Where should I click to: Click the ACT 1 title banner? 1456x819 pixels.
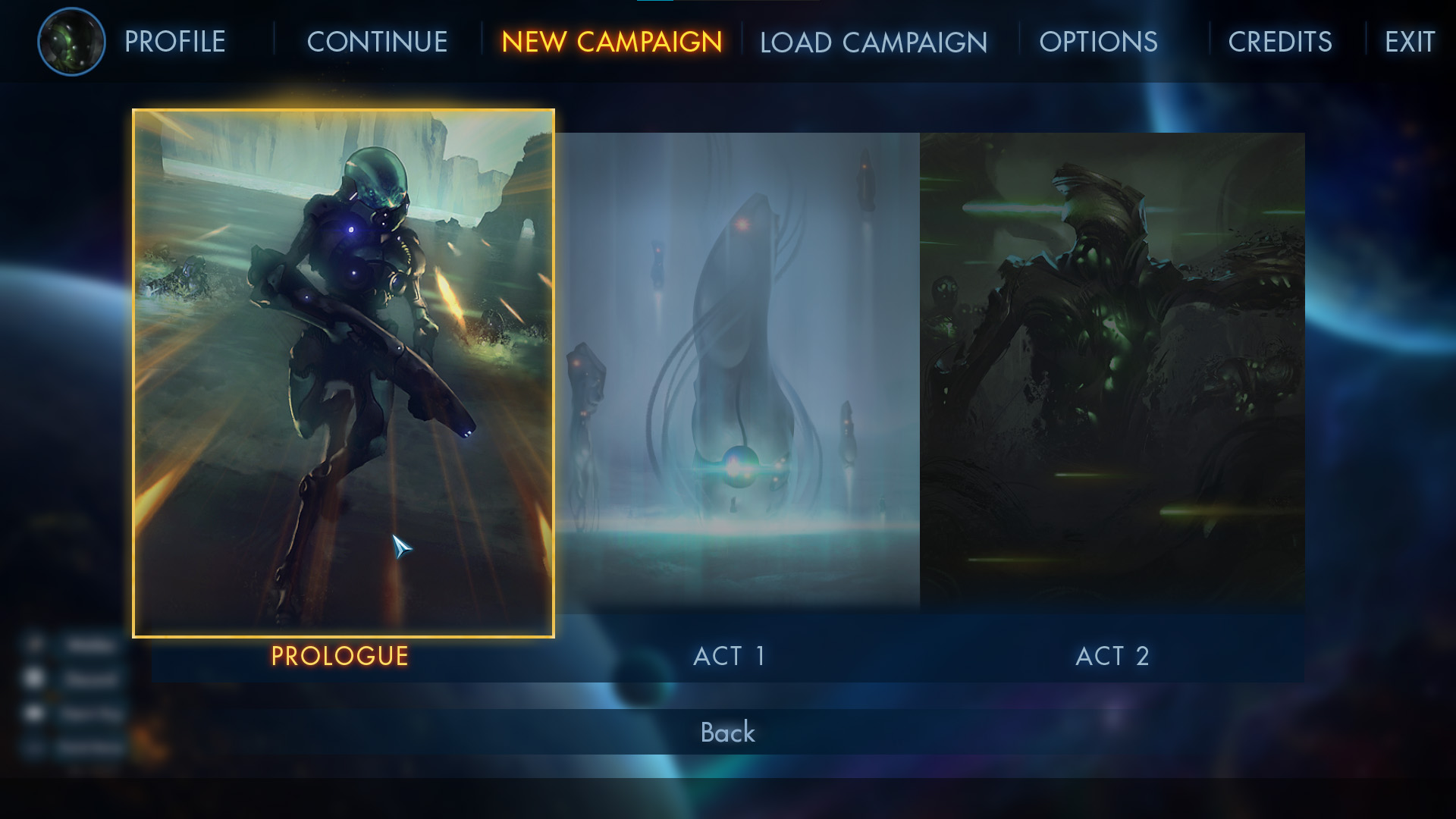(730, 657)
